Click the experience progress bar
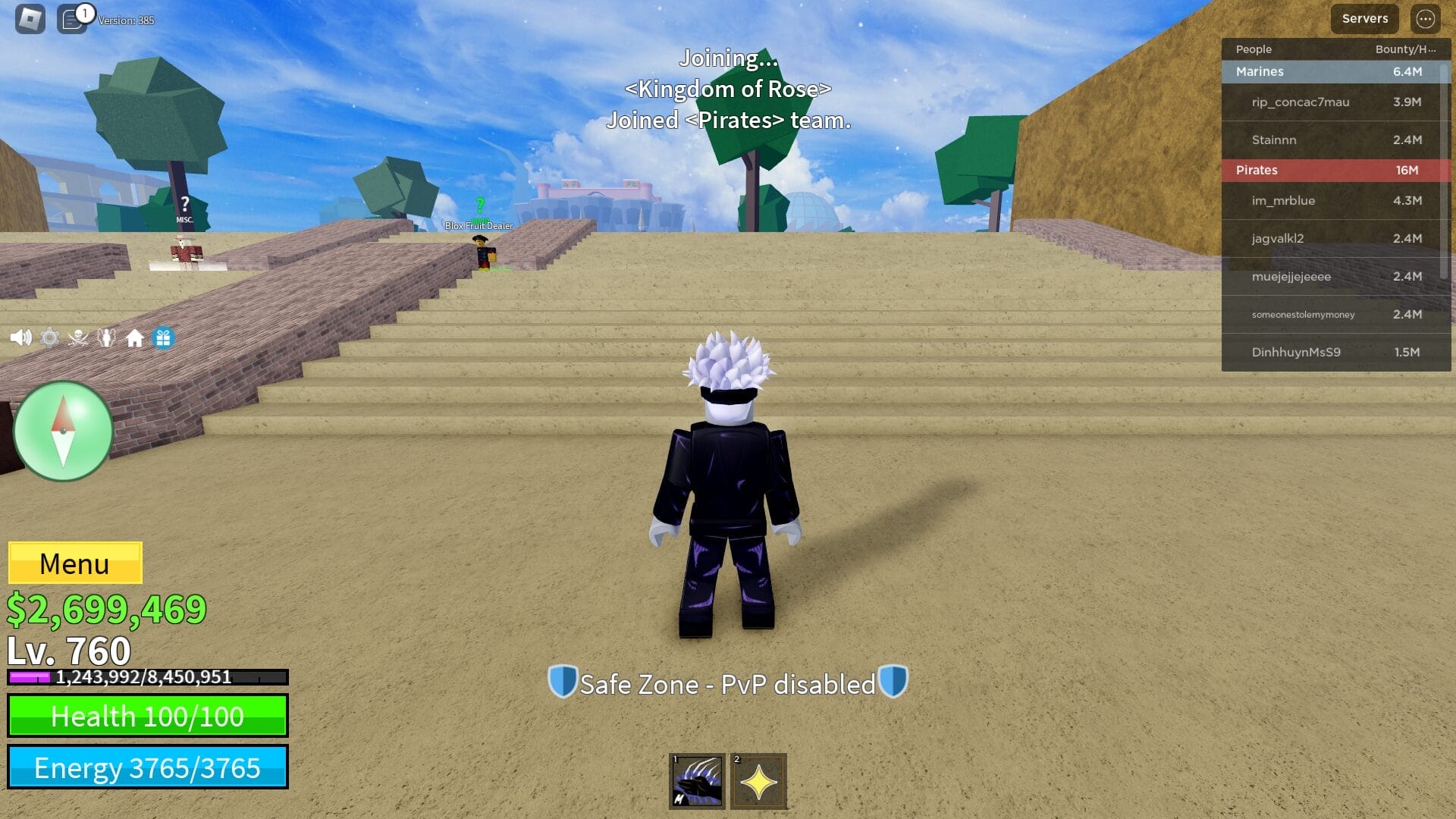 pos(148,677)
